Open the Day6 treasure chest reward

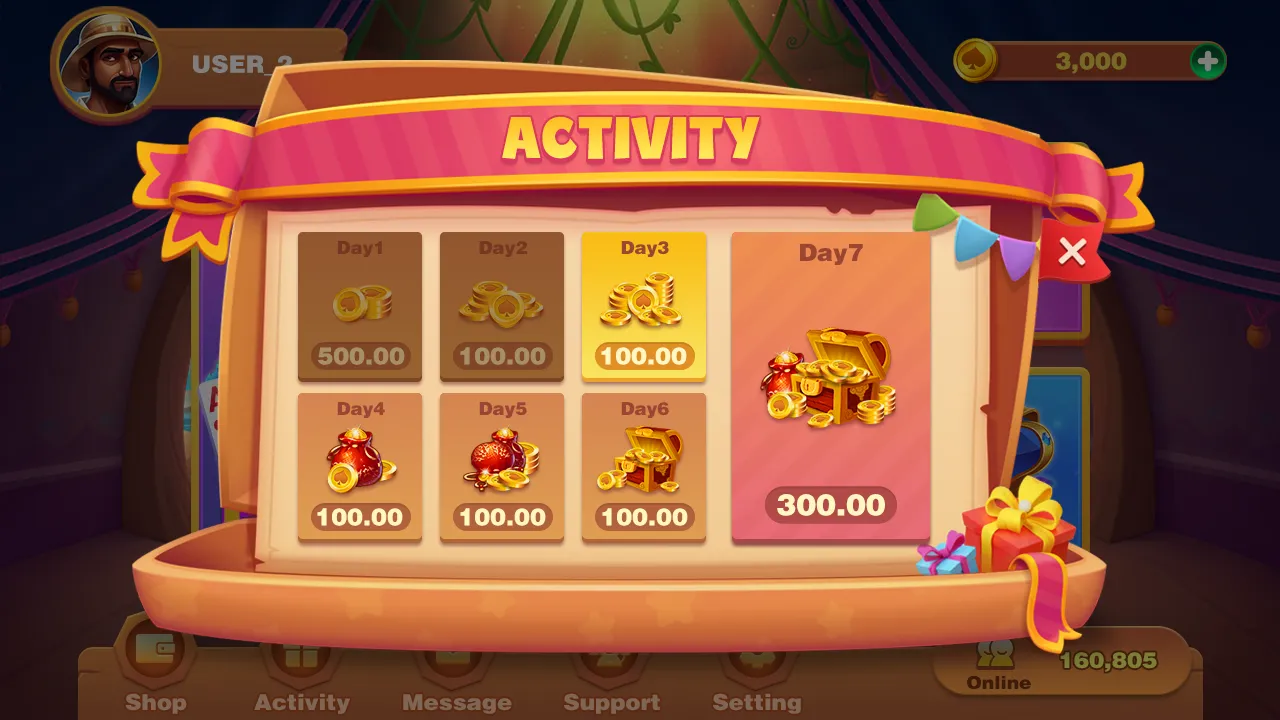644,467
